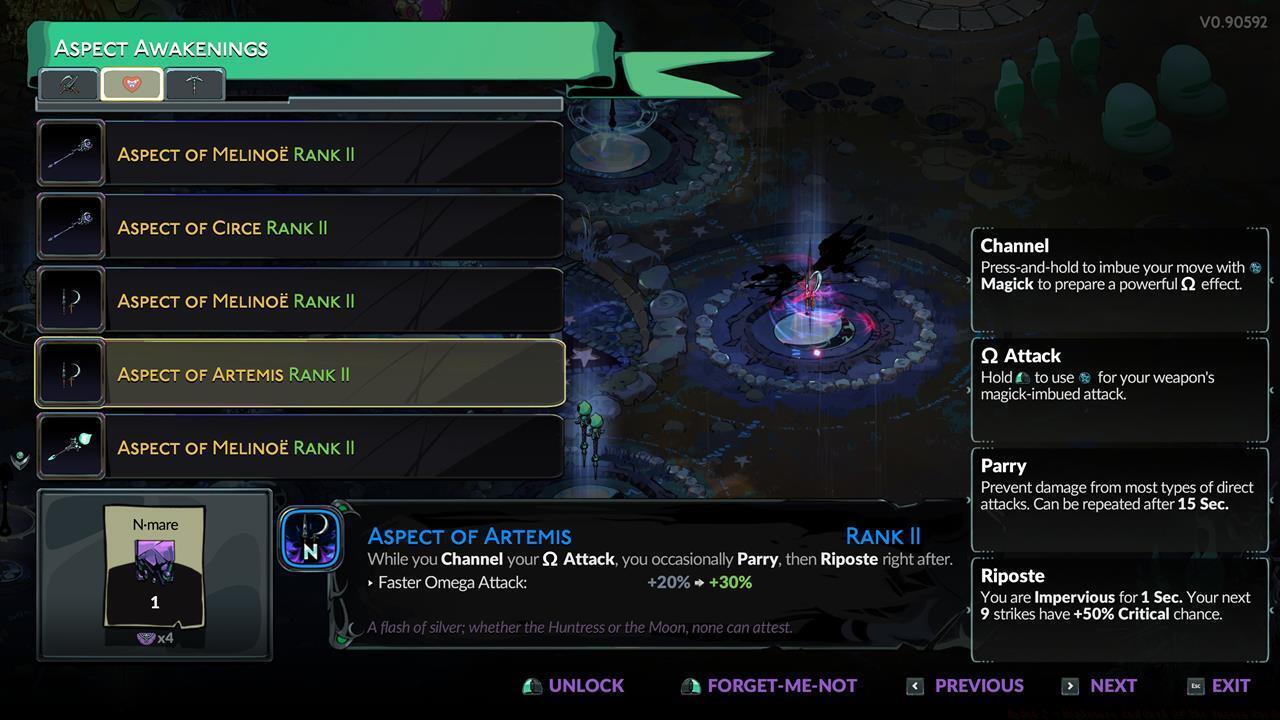Image resolution: width=1280 pixels, height=720 pixels.
Task: Click the dark staff icon for Aspect of Circe
Action: (x=70, y=227)
